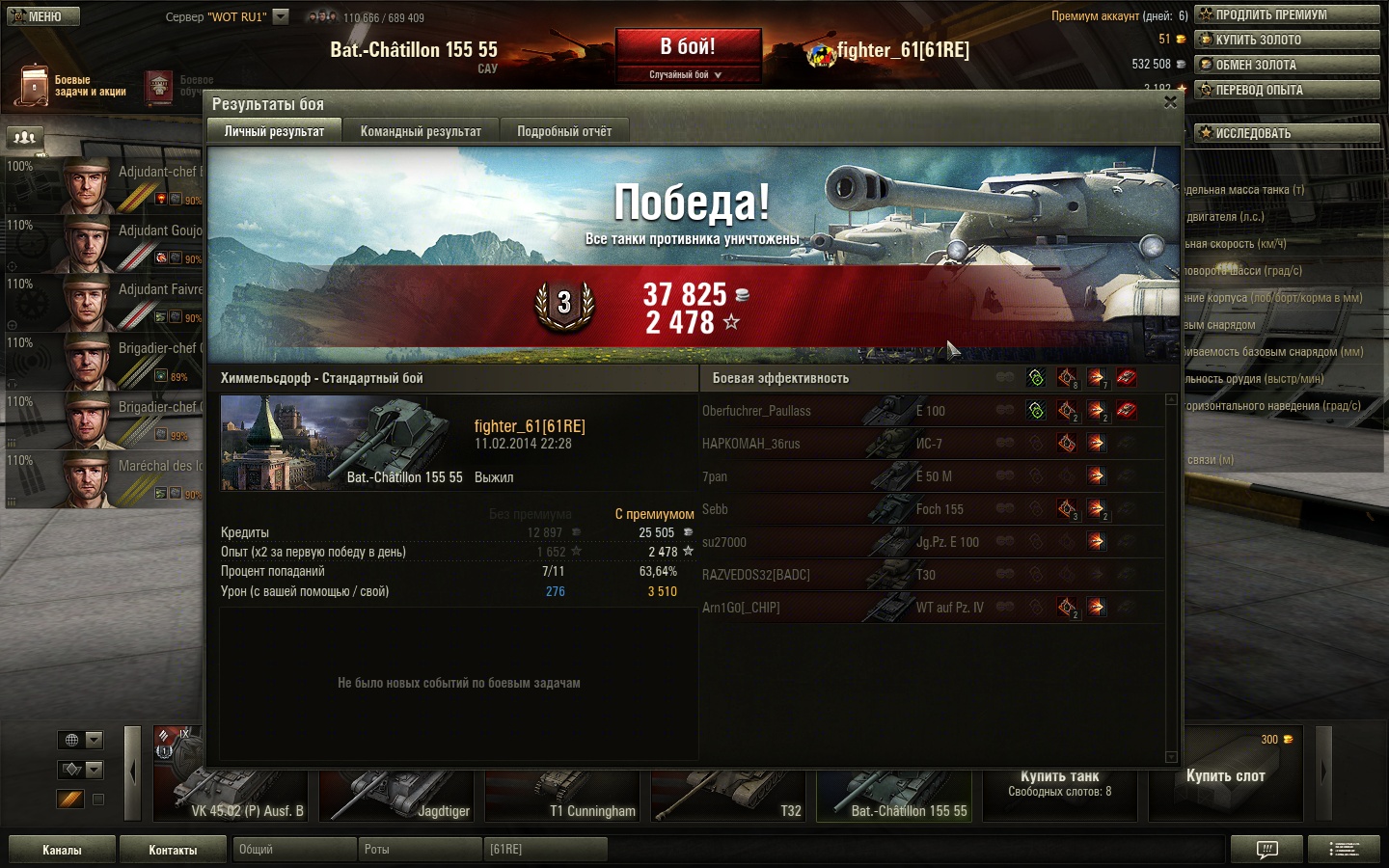Click ПРОДЛИТЬ ПРЕМИУМ button
1389x868 pixels.
point(1287,14)
